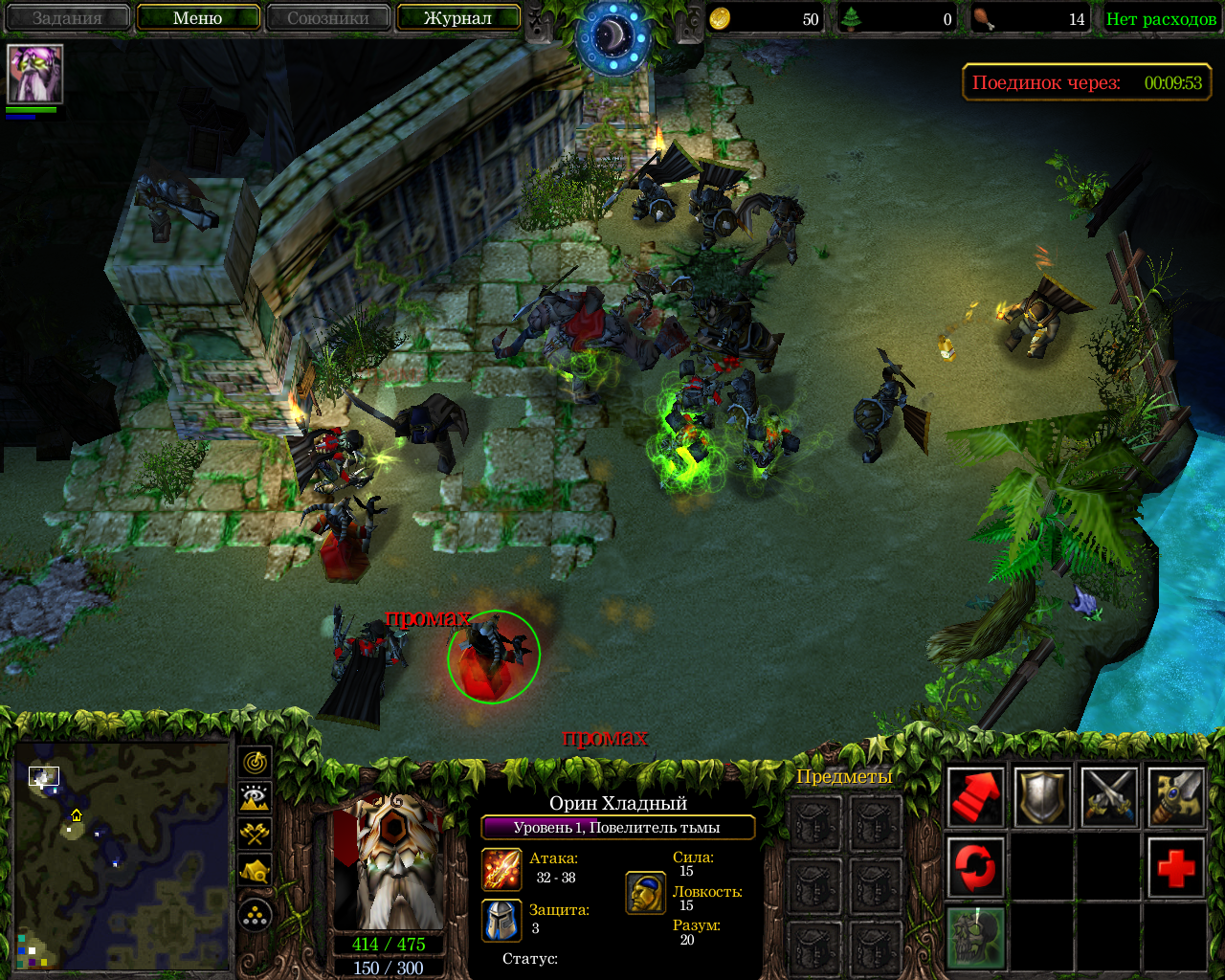Toggle ally color mode (crossed axes)

255,834
